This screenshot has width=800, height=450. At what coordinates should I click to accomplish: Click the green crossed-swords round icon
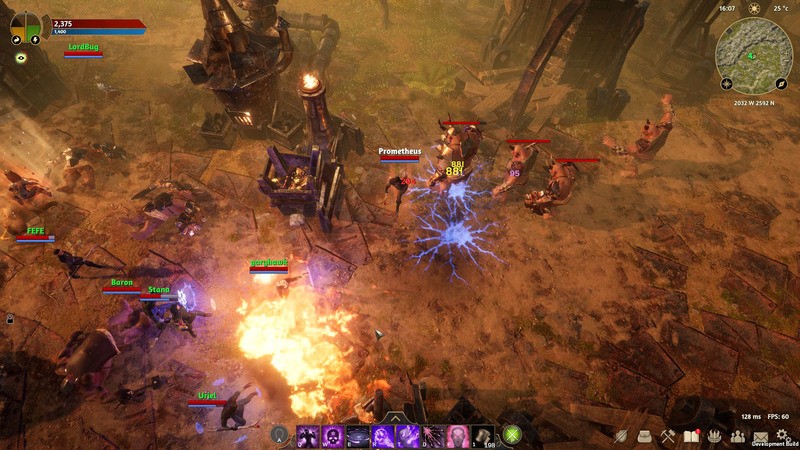click(x=513, y=436)
